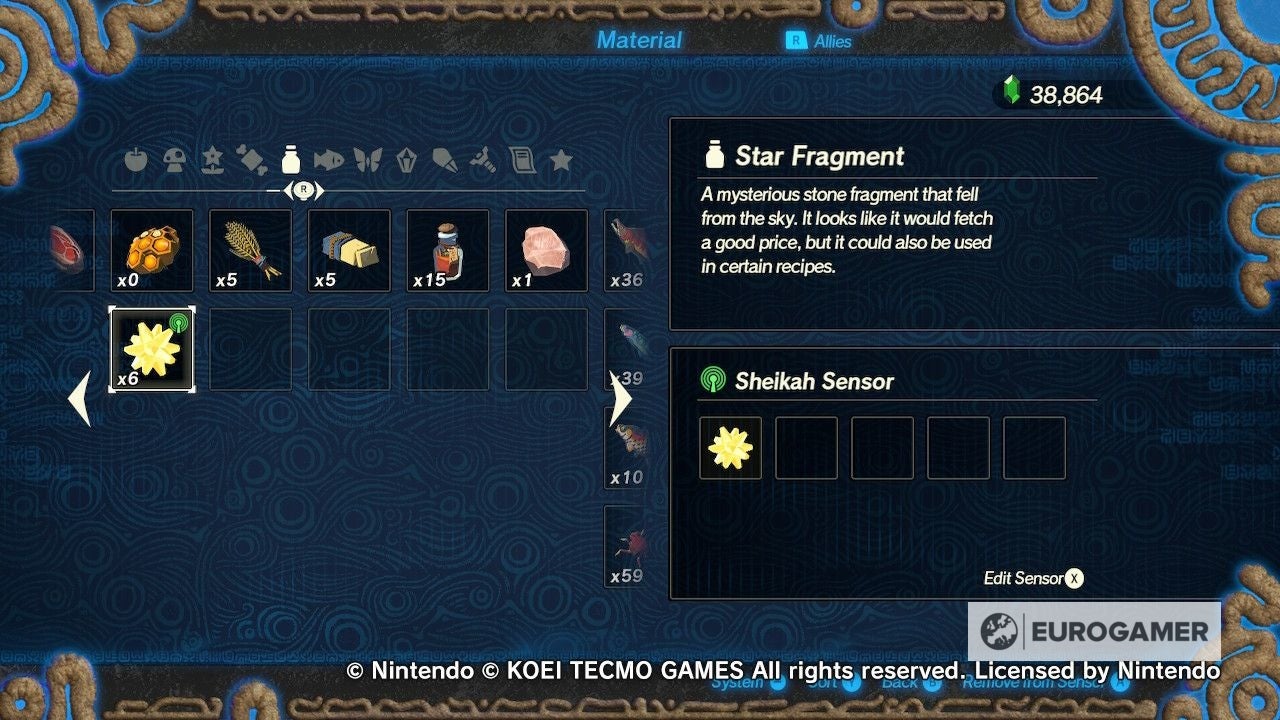Image resolution: width=1280 pixels, height=720 pixels.
Task: Open the fish materials category
Action: coord(329,160)
